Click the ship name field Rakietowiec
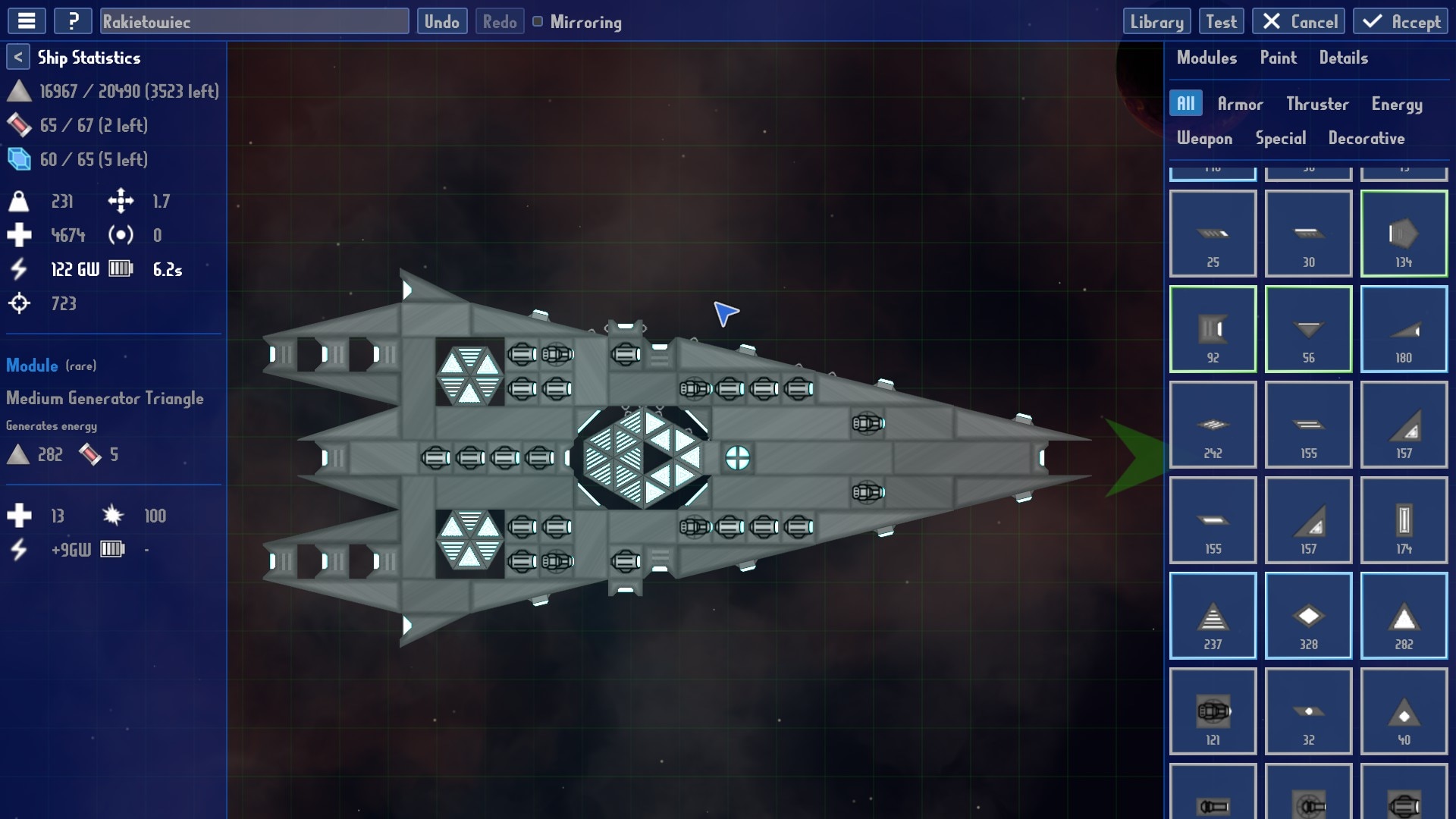 254,21
